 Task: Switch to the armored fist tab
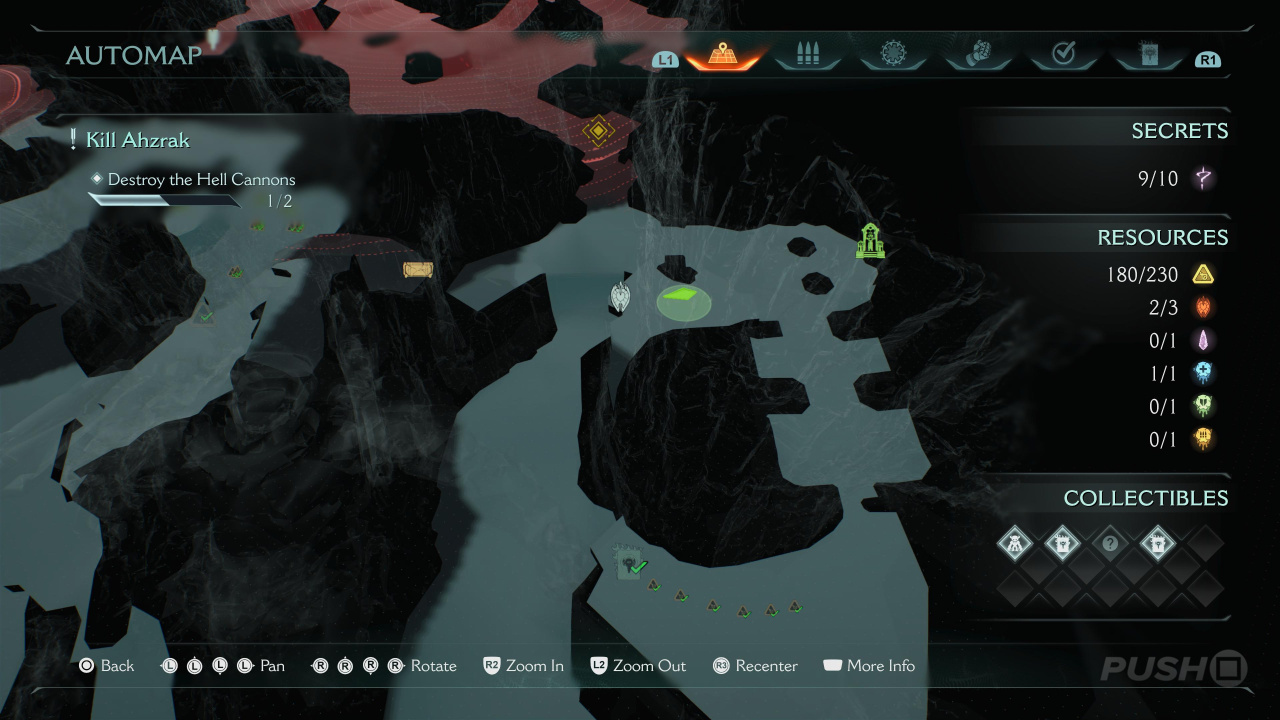(x=978, y=55)
